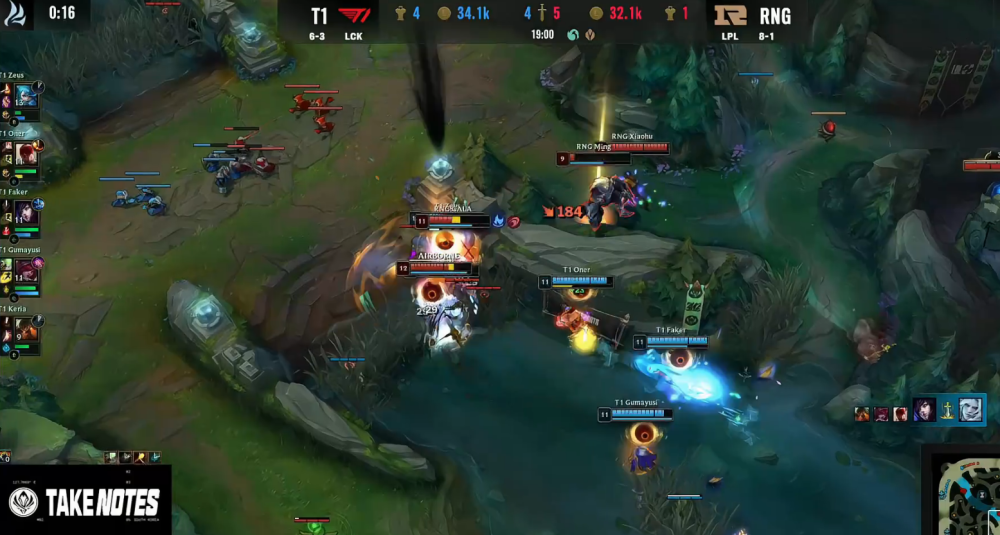Choose T1 Gumayusi's champion portrait
1000x535 pixels.
[25, 270]
